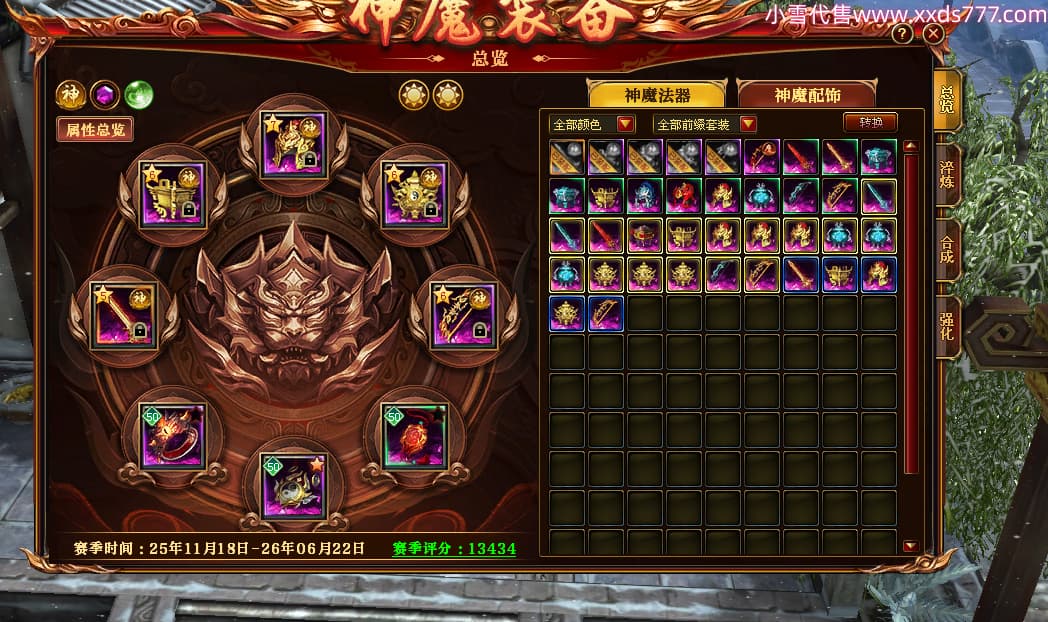Select the equipped yin-yang charm slot

[x=293, y=486]
